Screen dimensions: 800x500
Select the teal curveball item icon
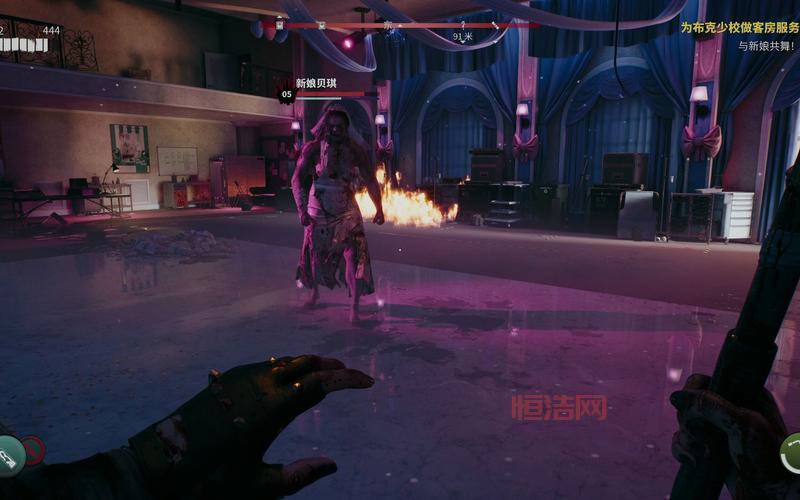click(x=8, y=458)
